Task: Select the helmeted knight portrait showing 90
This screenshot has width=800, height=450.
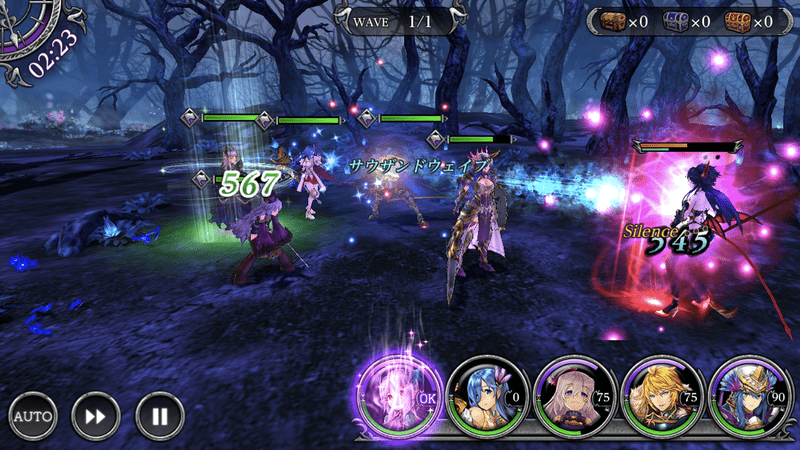Action: tap(745, 393)
